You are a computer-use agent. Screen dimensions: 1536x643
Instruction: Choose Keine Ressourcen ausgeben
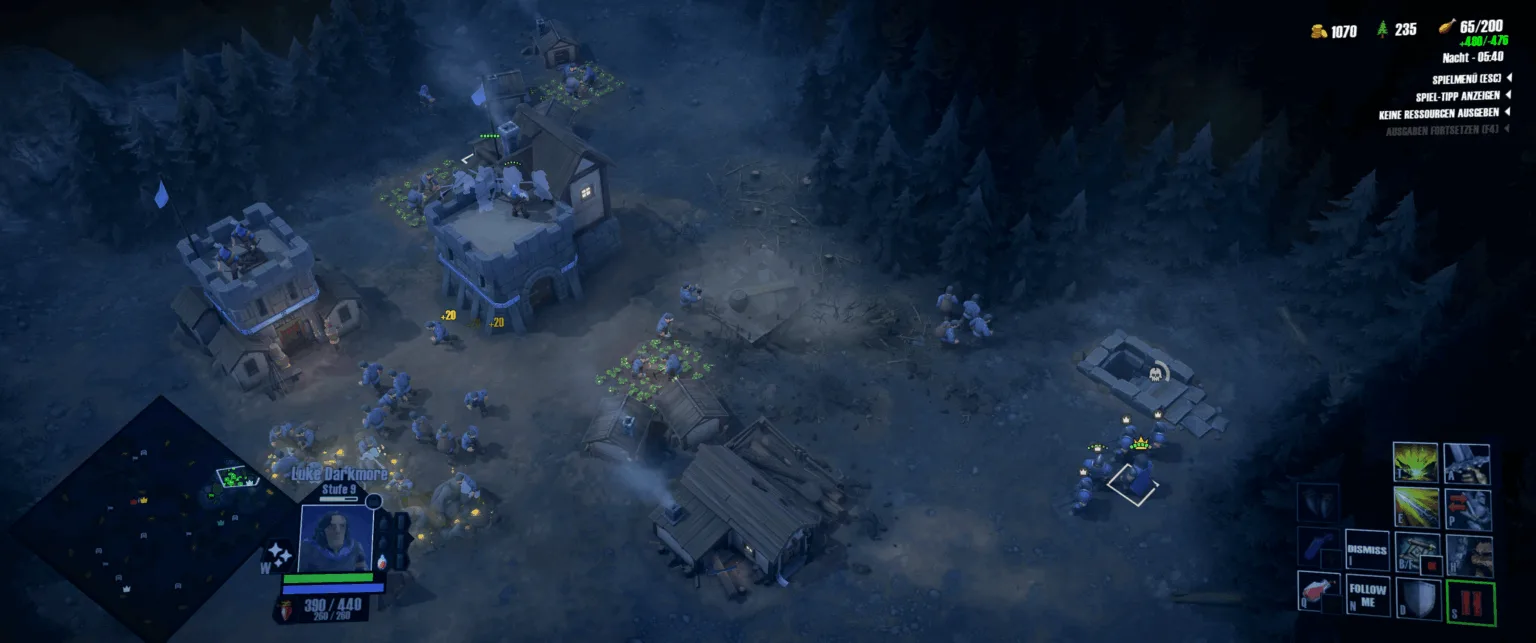pyautogui.click(x=1439, y=114)
